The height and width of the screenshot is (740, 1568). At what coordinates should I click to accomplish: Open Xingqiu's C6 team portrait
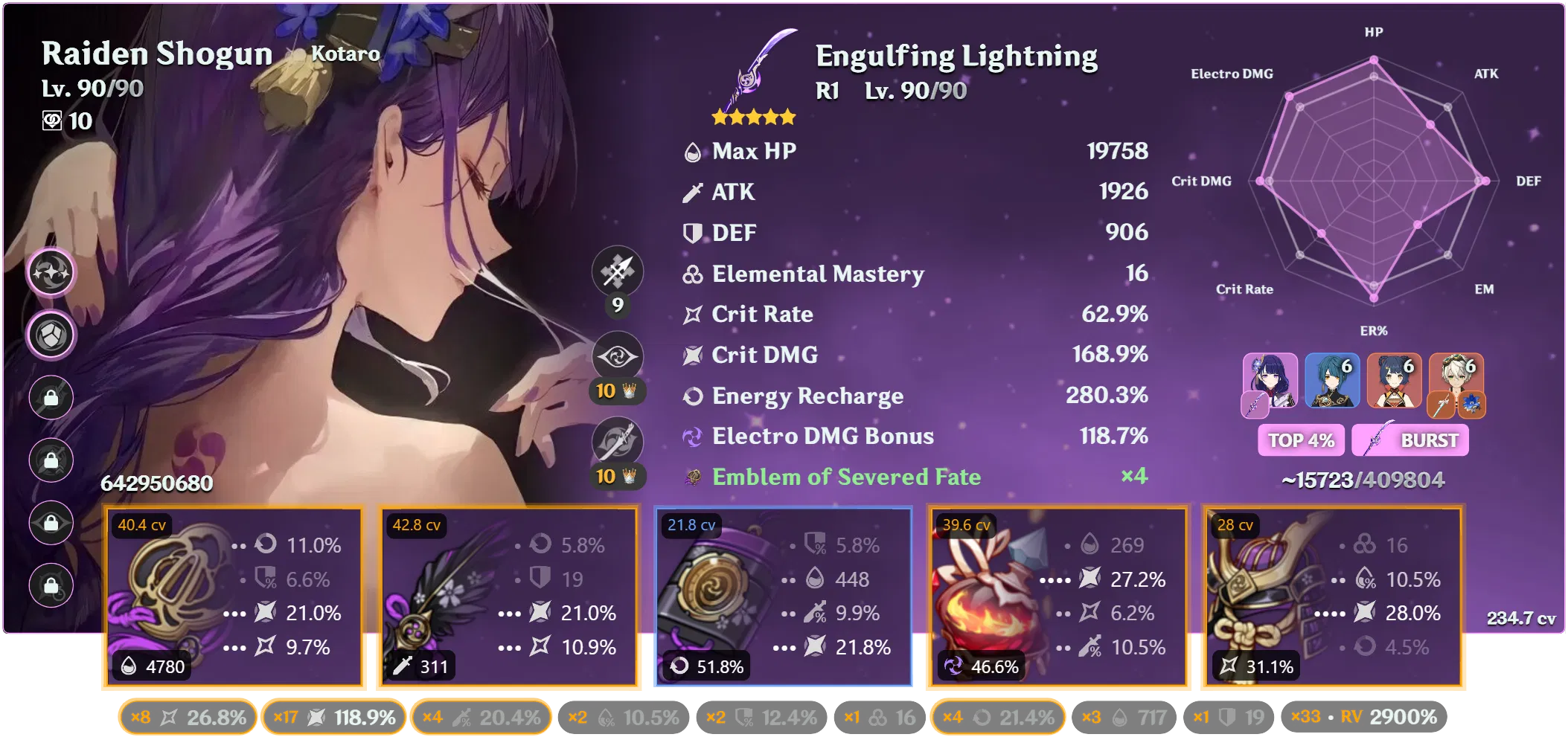(x=1331, y=381)
